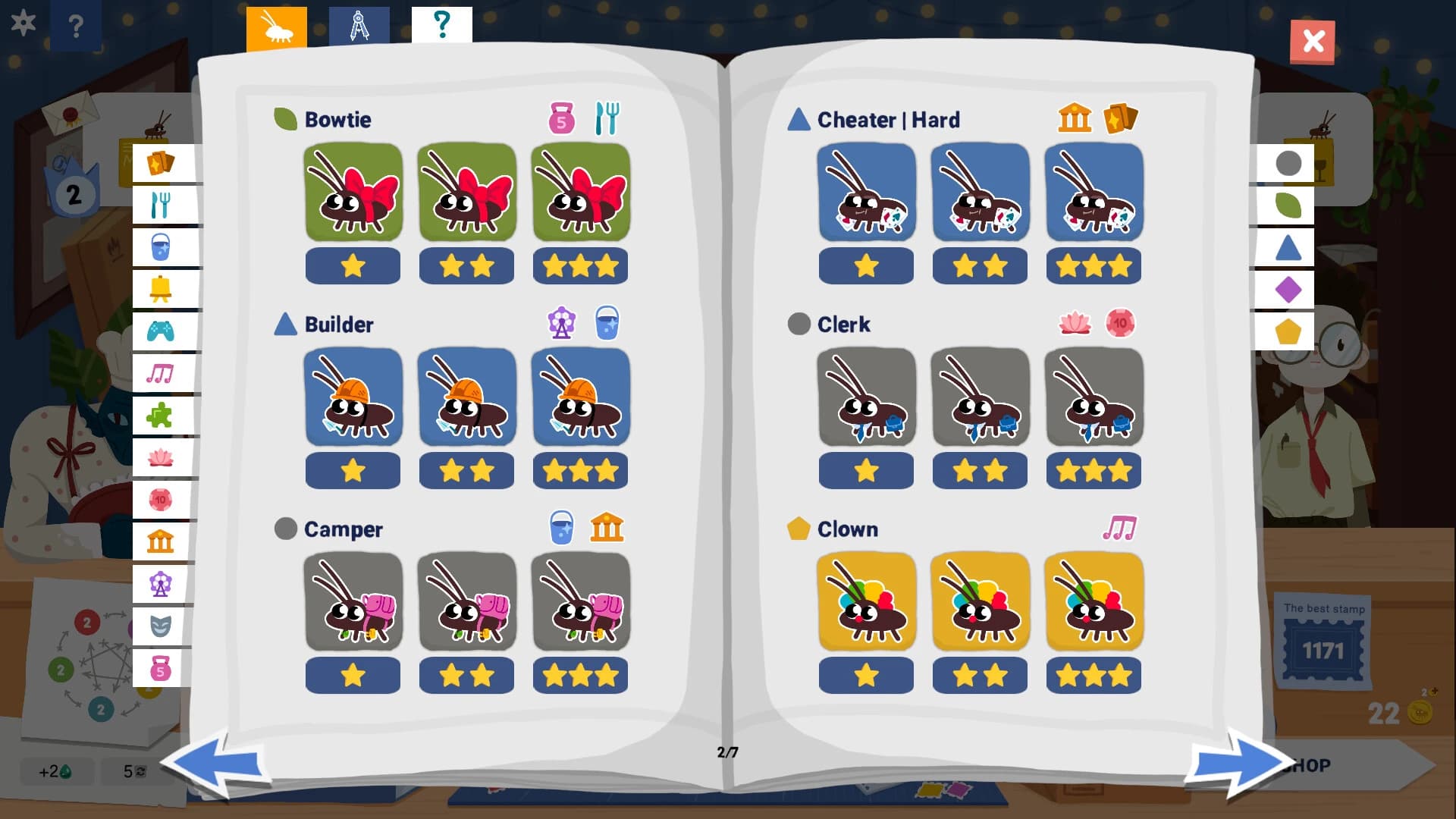Open the settings gear icon

click(x=24, y=24)
